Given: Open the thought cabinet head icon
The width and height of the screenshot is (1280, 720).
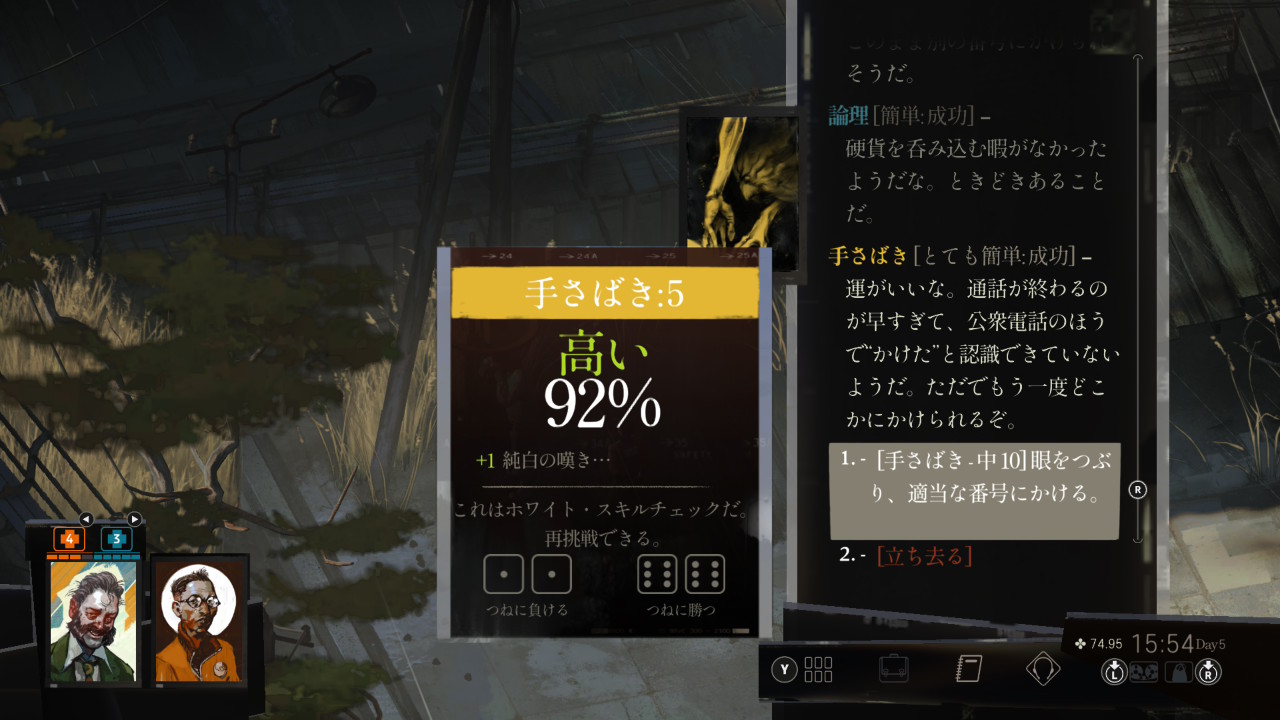Looking at the screenshot, I should (1042, 668).
